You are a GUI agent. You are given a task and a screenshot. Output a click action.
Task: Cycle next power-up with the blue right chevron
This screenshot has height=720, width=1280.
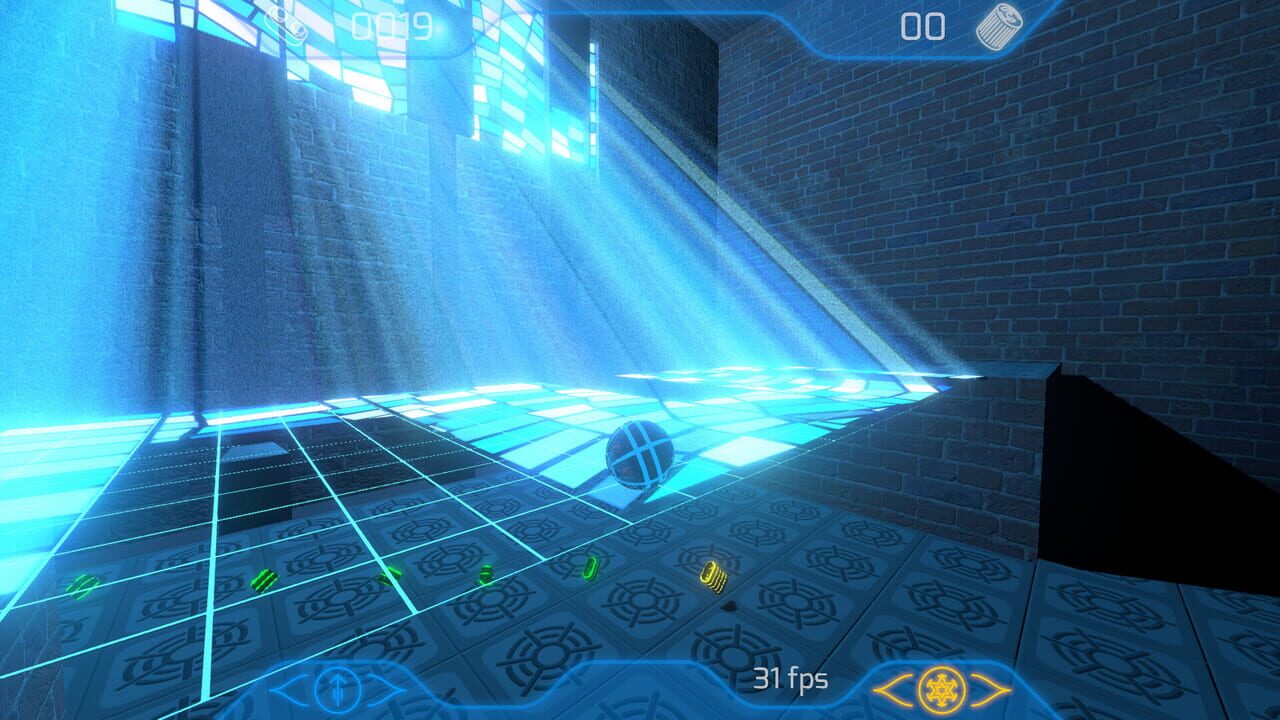coord(384,690)
